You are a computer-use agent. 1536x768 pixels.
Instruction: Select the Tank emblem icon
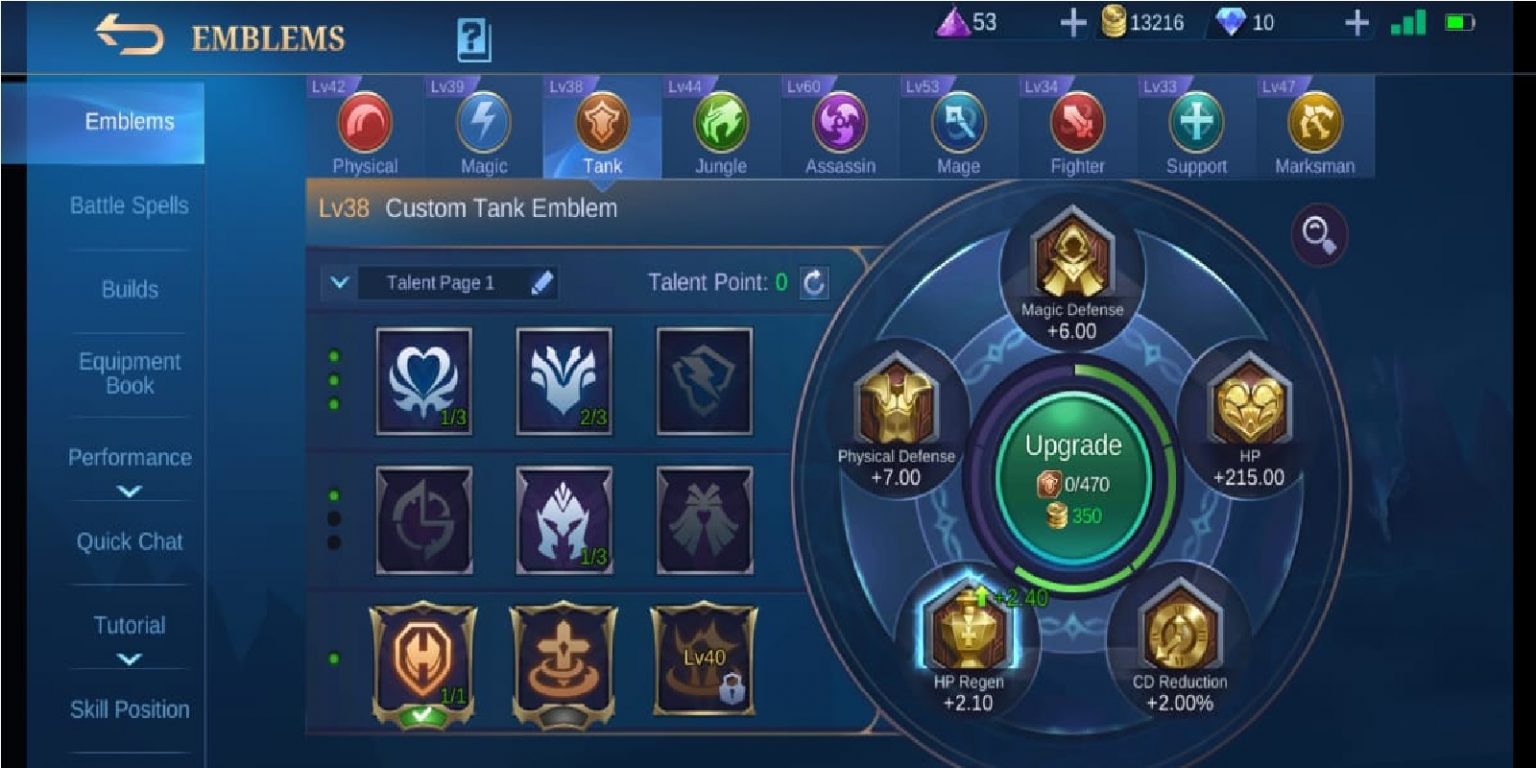[602, 120]
